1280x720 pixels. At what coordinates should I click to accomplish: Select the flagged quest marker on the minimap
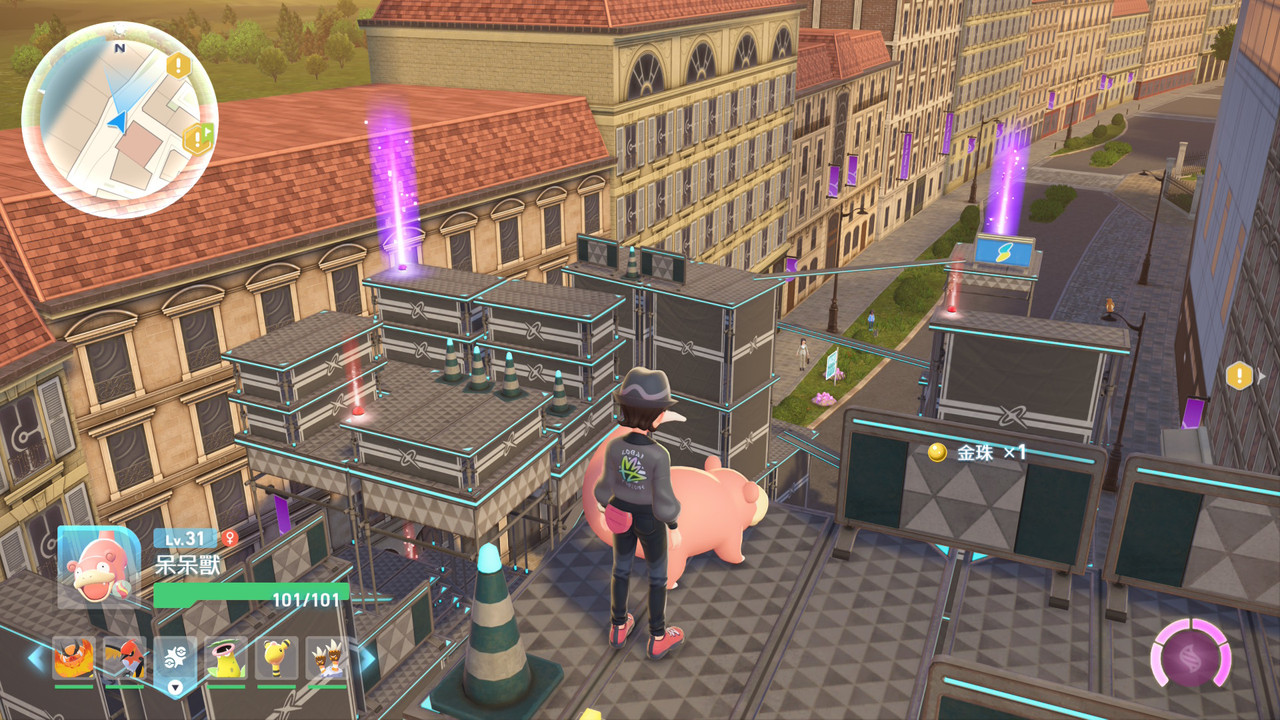click(x=197, y=137)
